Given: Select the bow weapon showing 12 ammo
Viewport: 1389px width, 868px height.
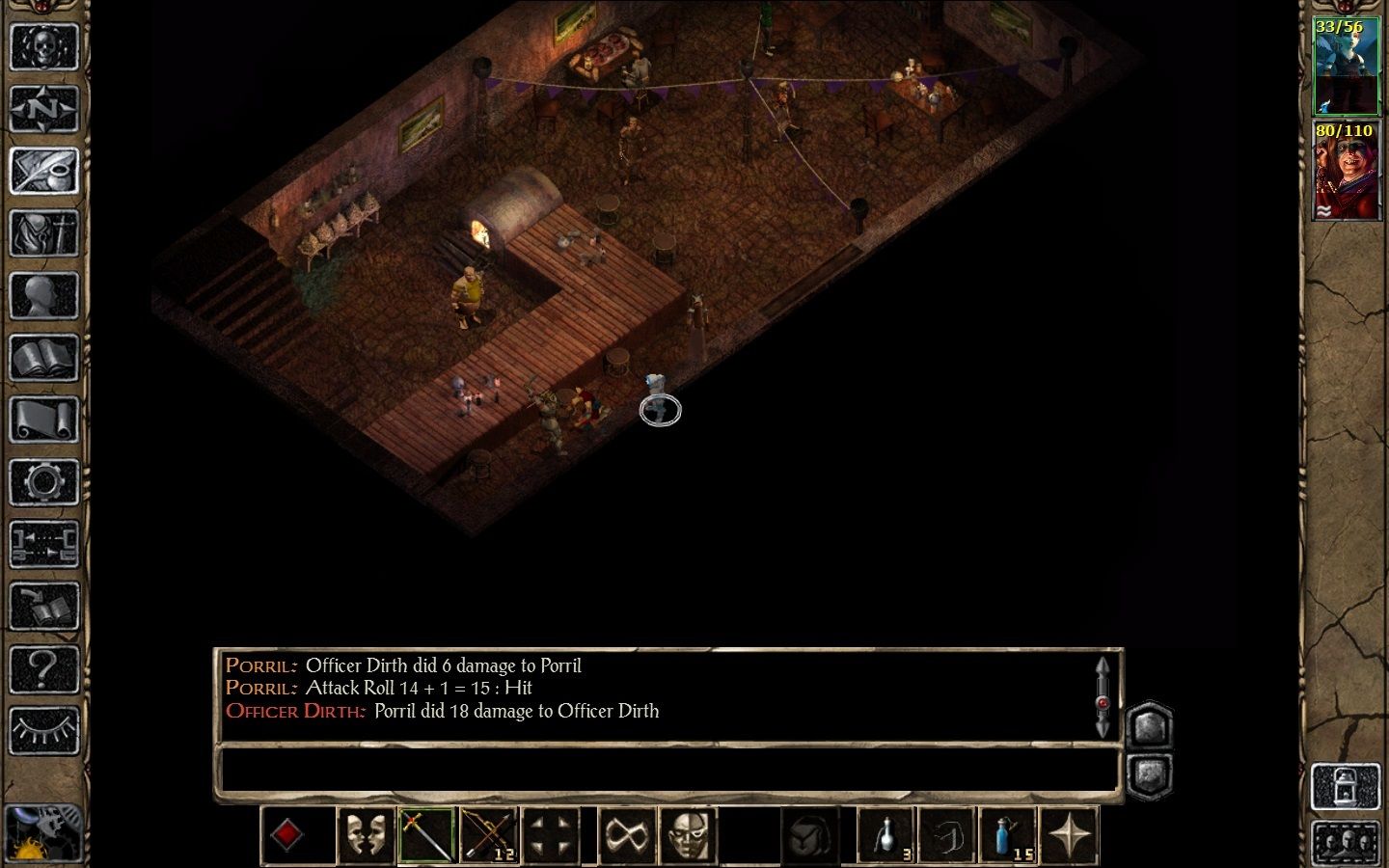Looking at the screenshot, I should click(x=489, y=833).
